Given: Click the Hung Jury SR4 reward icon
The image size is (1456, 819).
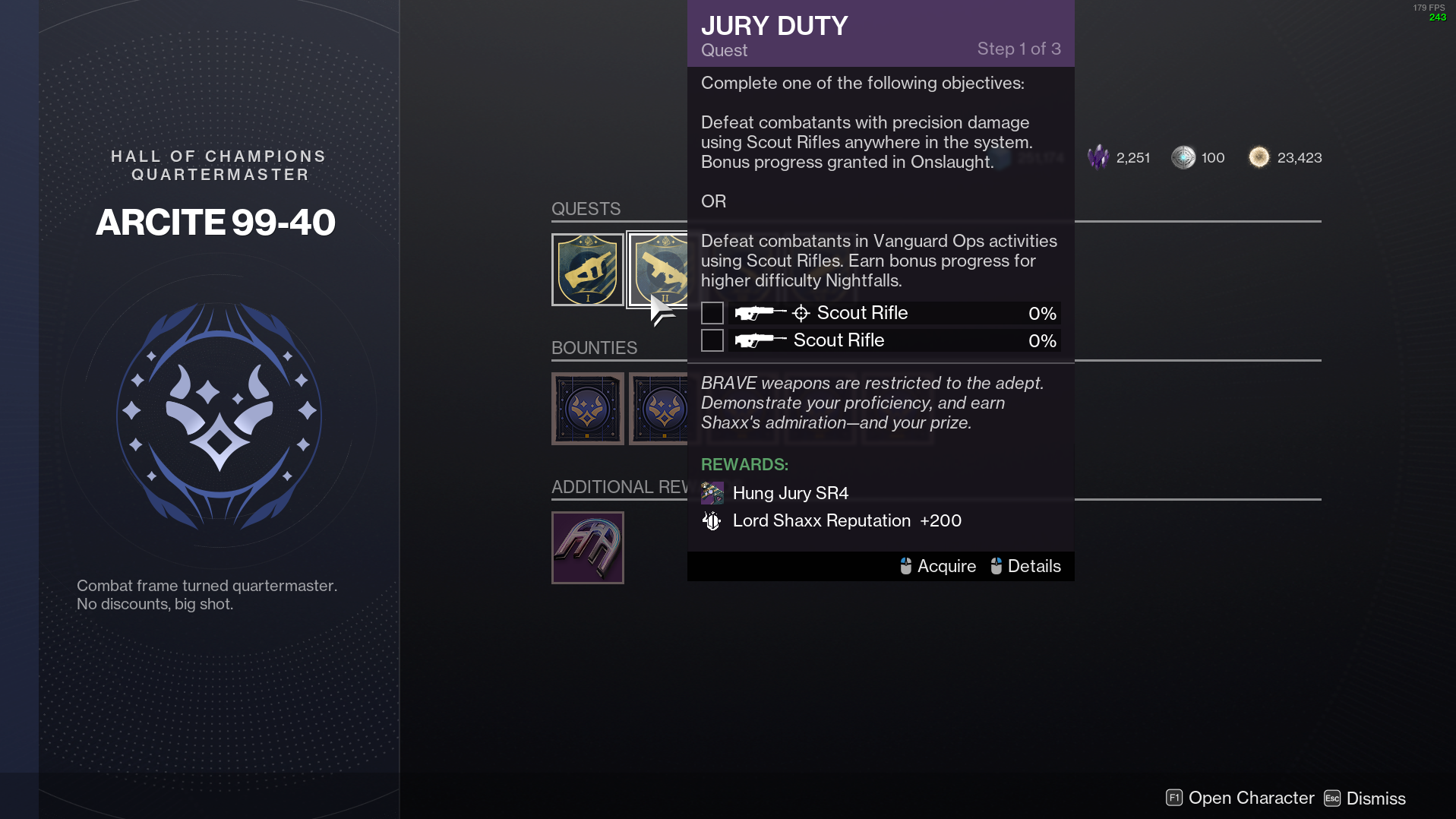Looking at the screenshot, I should pos(712,492).
